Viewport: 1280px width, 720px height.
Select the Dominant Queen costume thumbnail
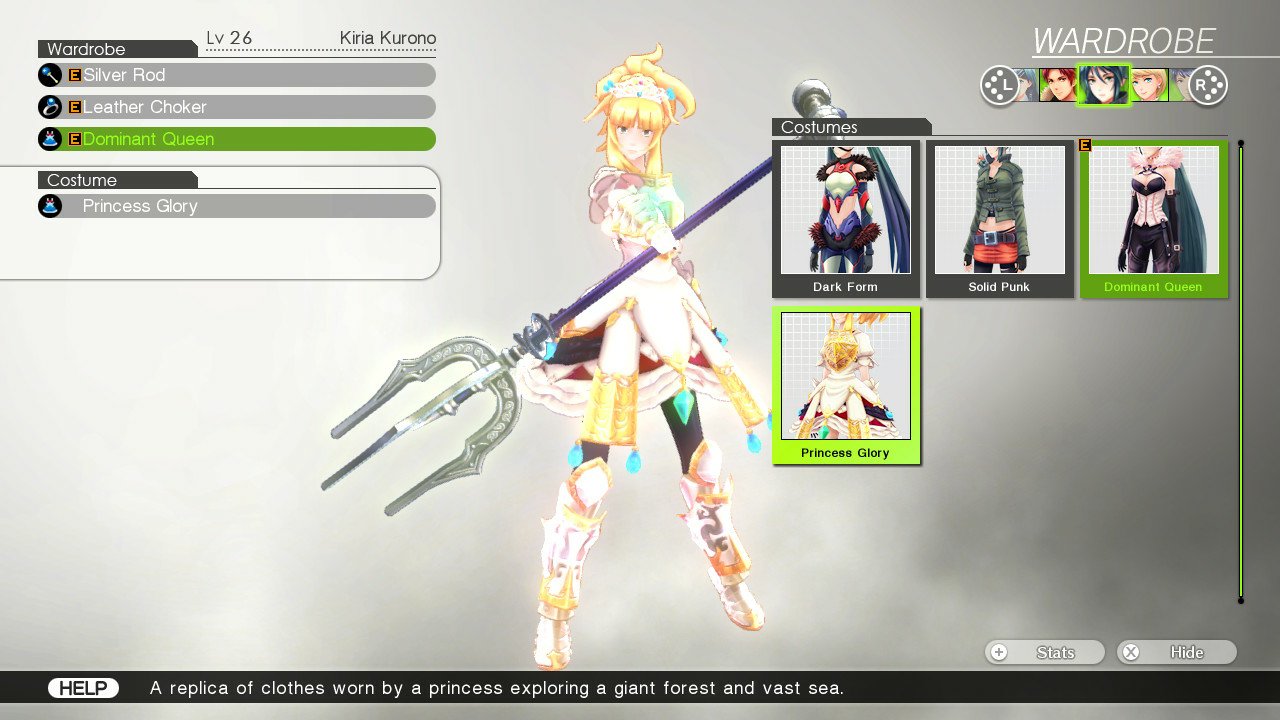point(1153,219)
